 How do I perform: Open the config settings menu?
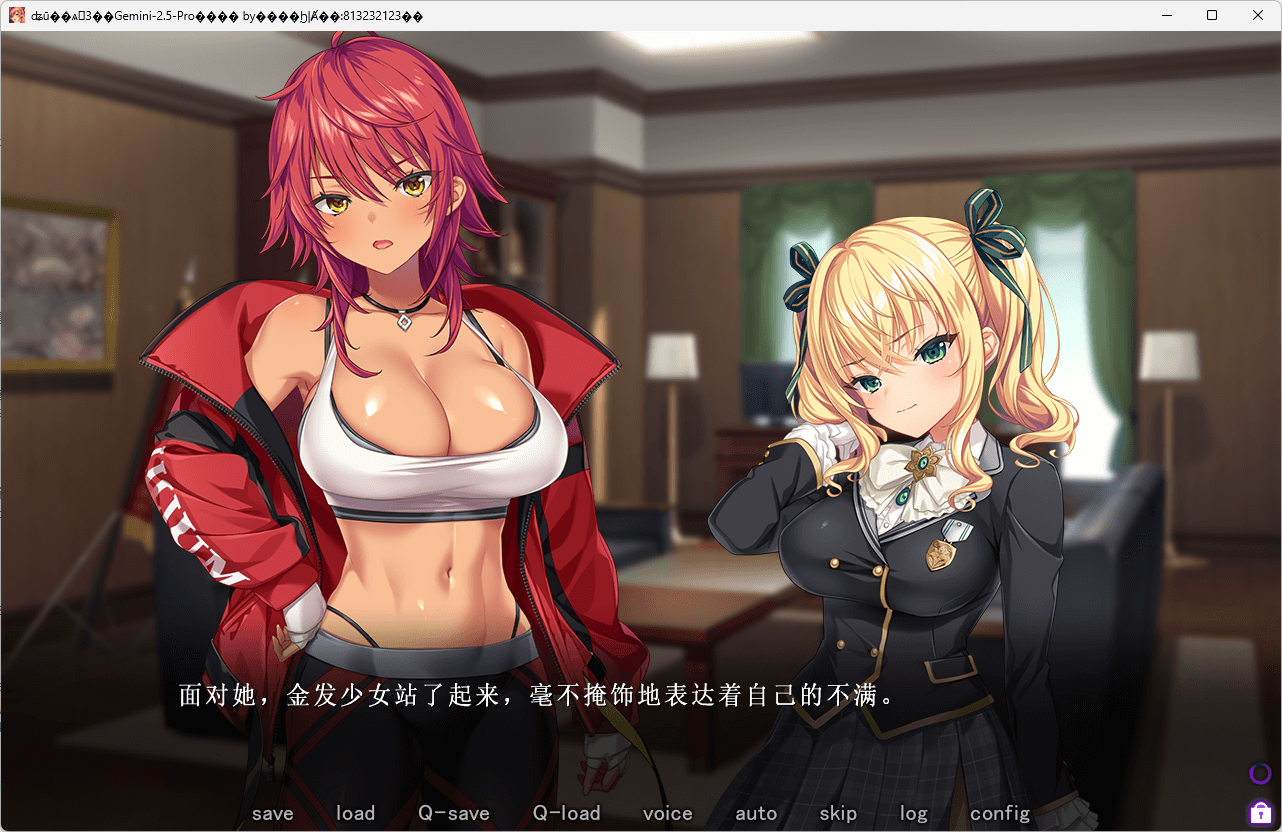999,813
